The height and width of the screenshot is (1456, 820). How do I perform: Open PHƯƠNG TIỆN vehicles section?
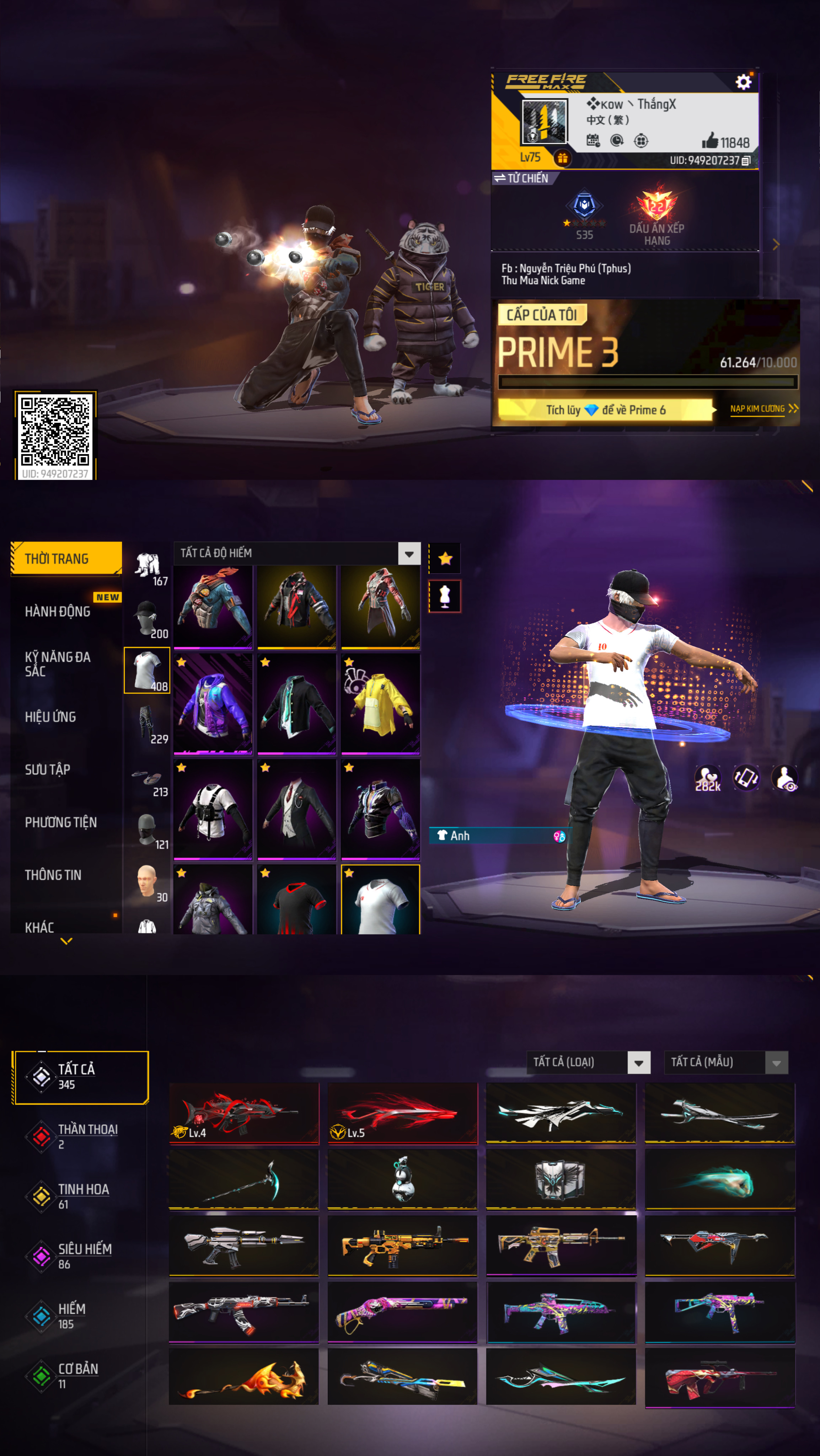click(x=60, y=822)
